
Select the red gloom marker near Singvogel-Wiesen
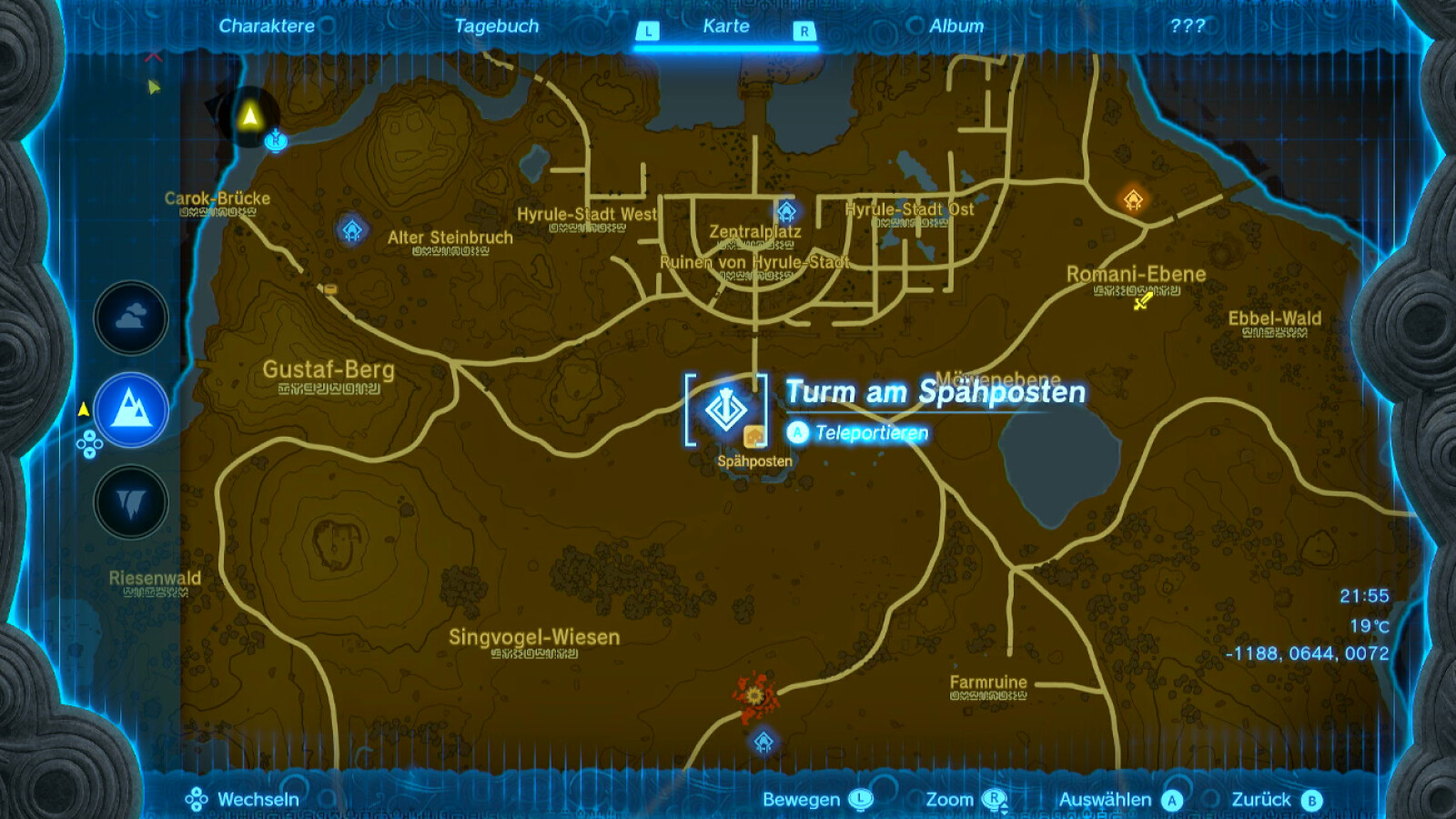click(754, 696)
